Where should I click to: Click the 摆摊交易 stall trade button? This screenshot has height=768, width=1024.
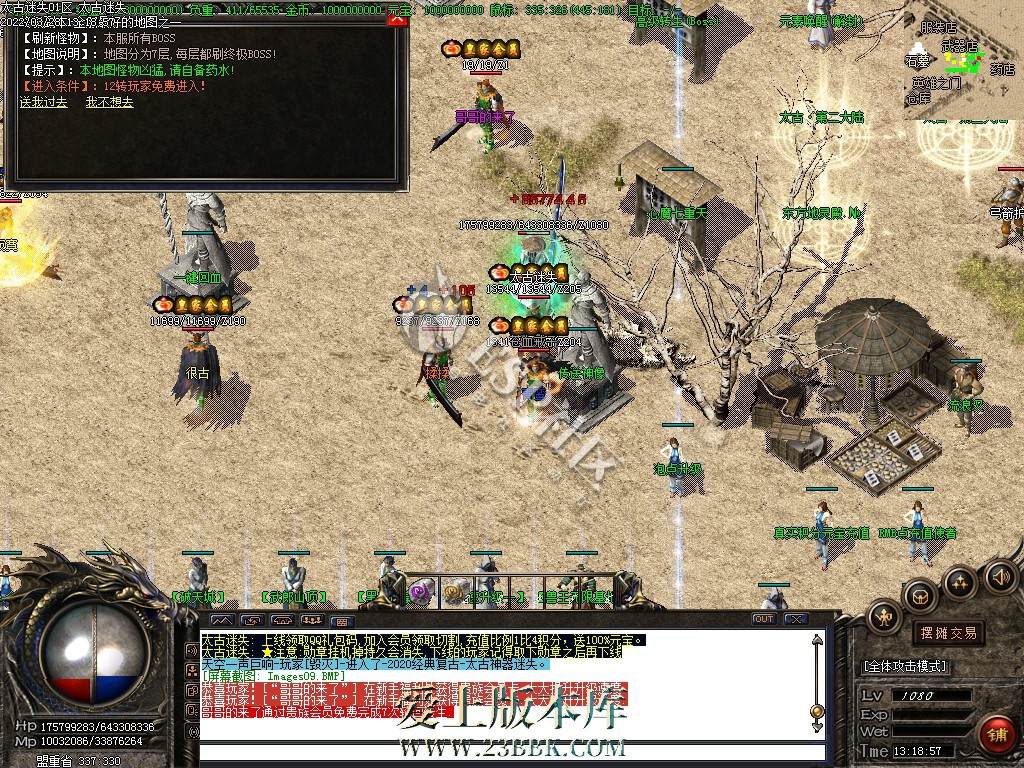(947, 633)
